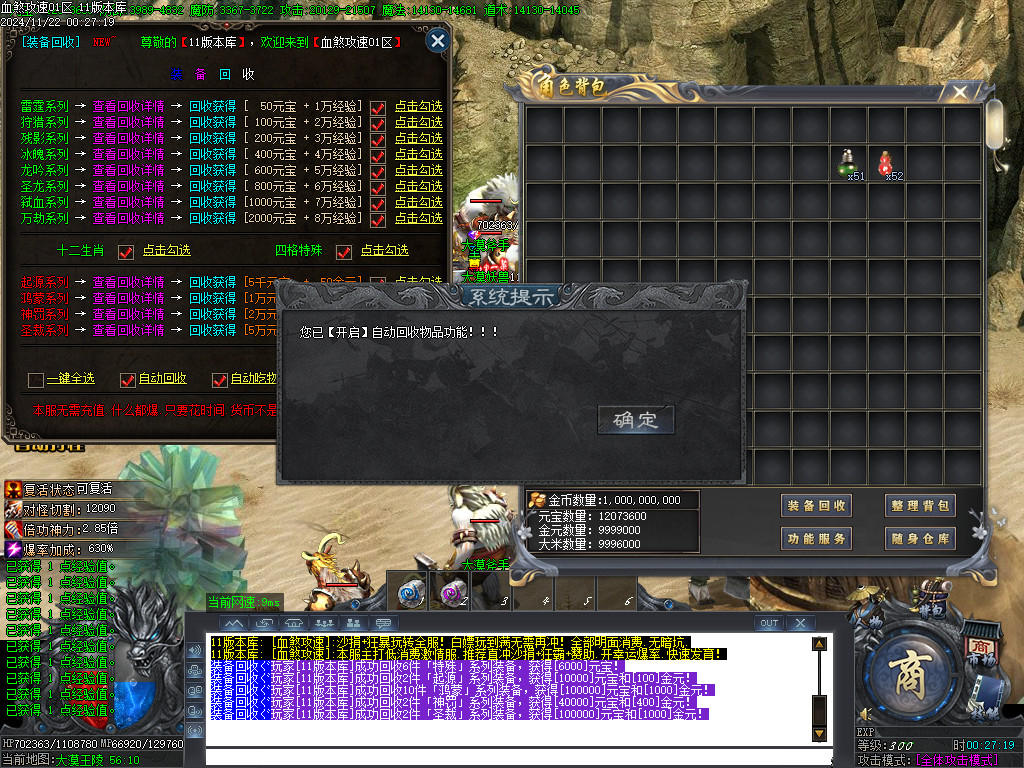This screenshot has width=1024, height=768.
Task: View 查看回收详情 for 万劫系列
Action: pyautogui.click(x=128, y=218)
